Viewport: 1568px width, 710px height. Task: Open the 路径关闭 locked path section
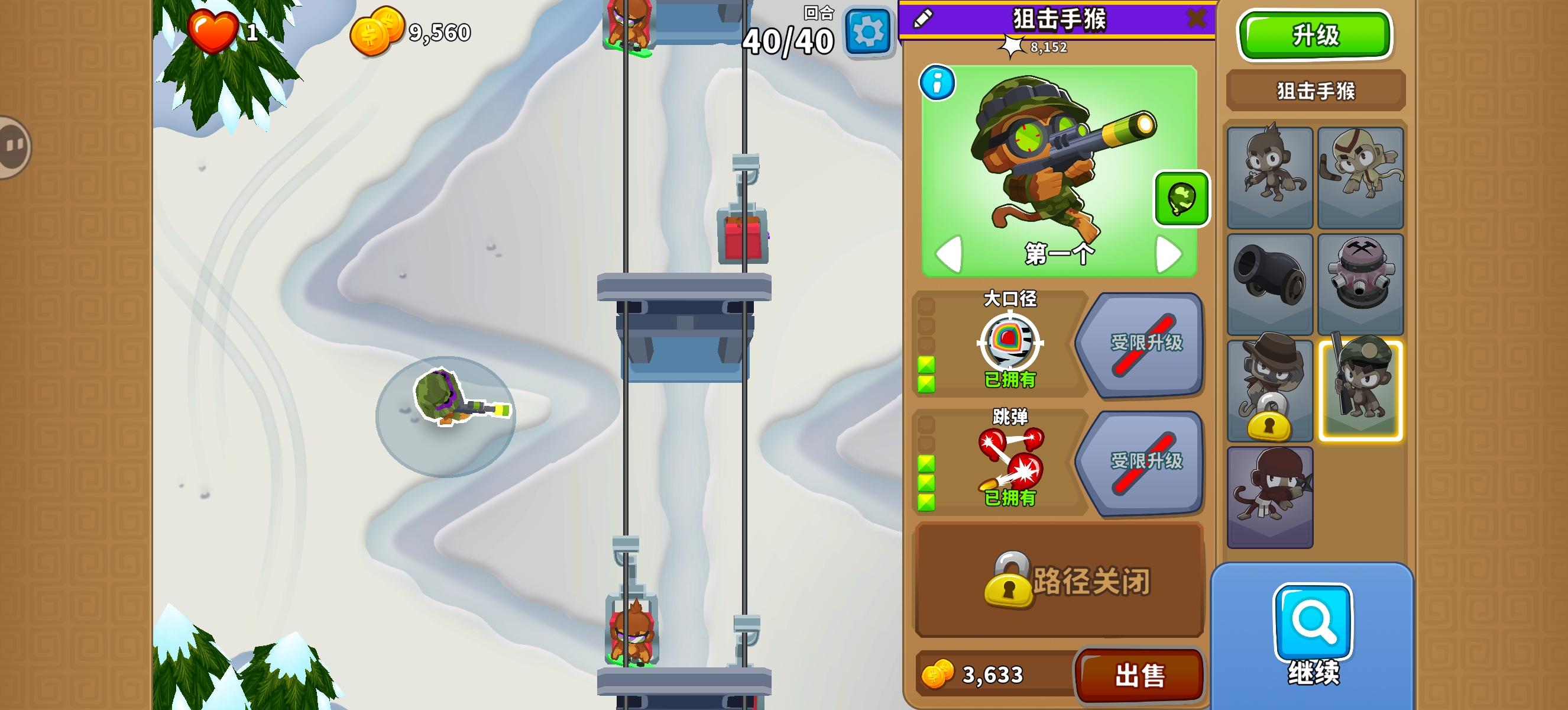click(x=1059, y=586)
